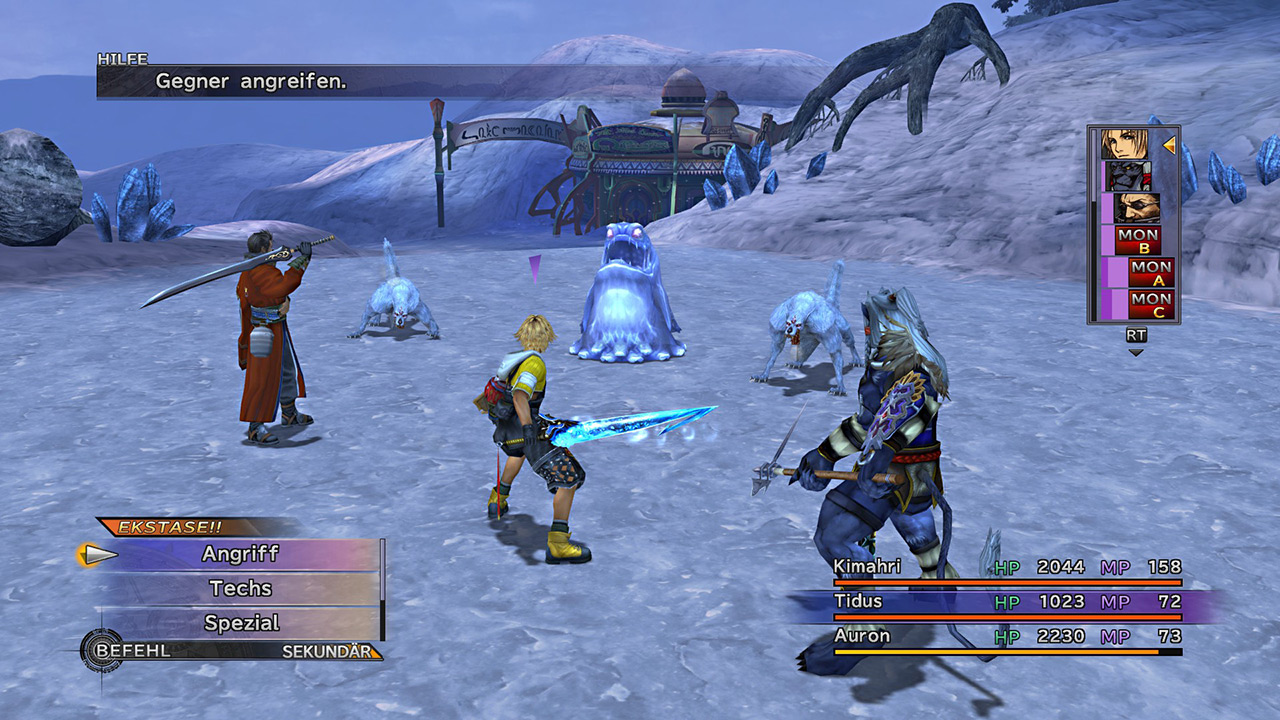
Task: Select Tidus's row in the party list
Action: click(x=1008, y=602)
